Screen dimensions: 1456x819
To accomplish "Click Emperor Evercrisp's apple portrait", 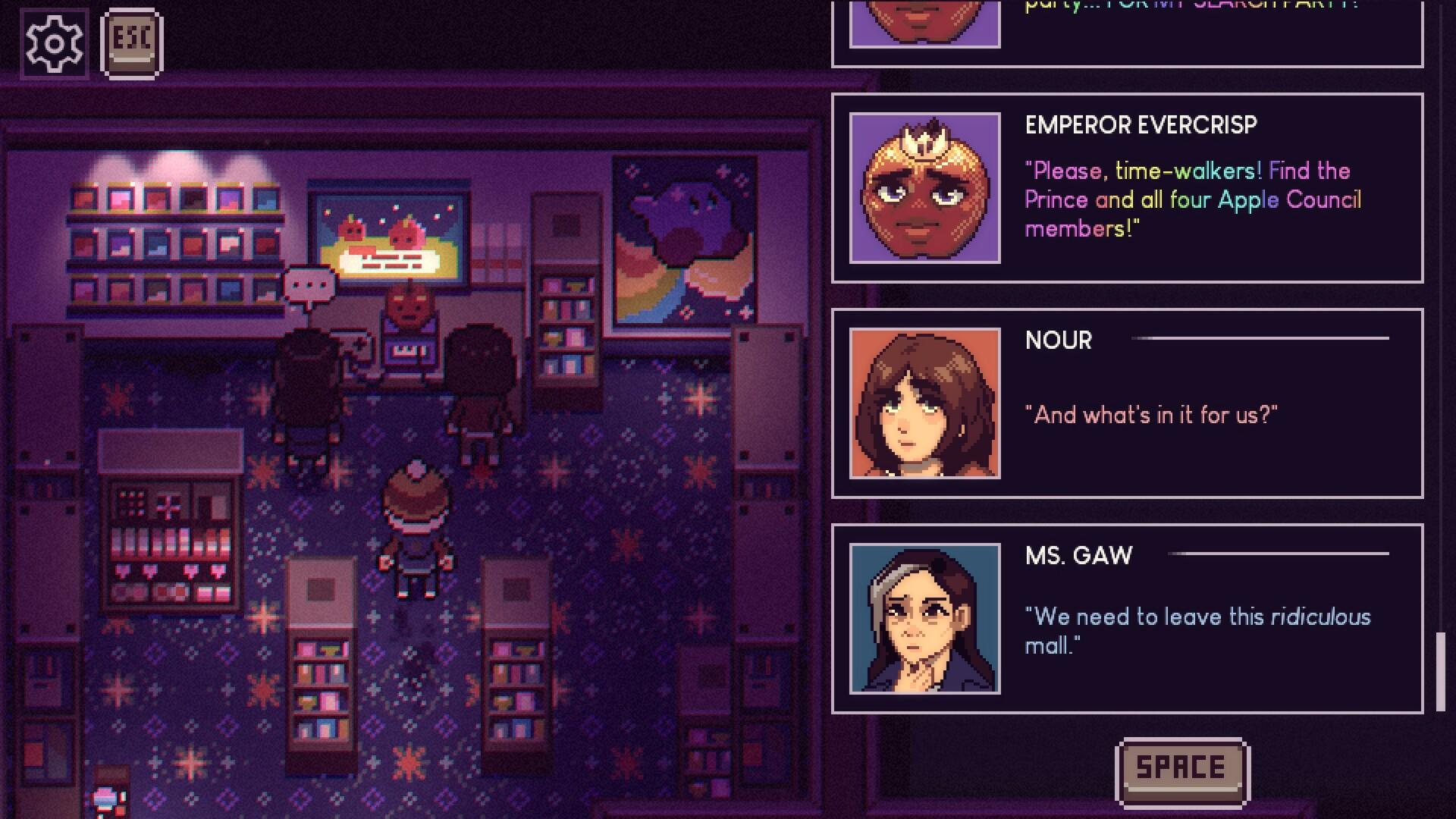I will pos(927,186).
